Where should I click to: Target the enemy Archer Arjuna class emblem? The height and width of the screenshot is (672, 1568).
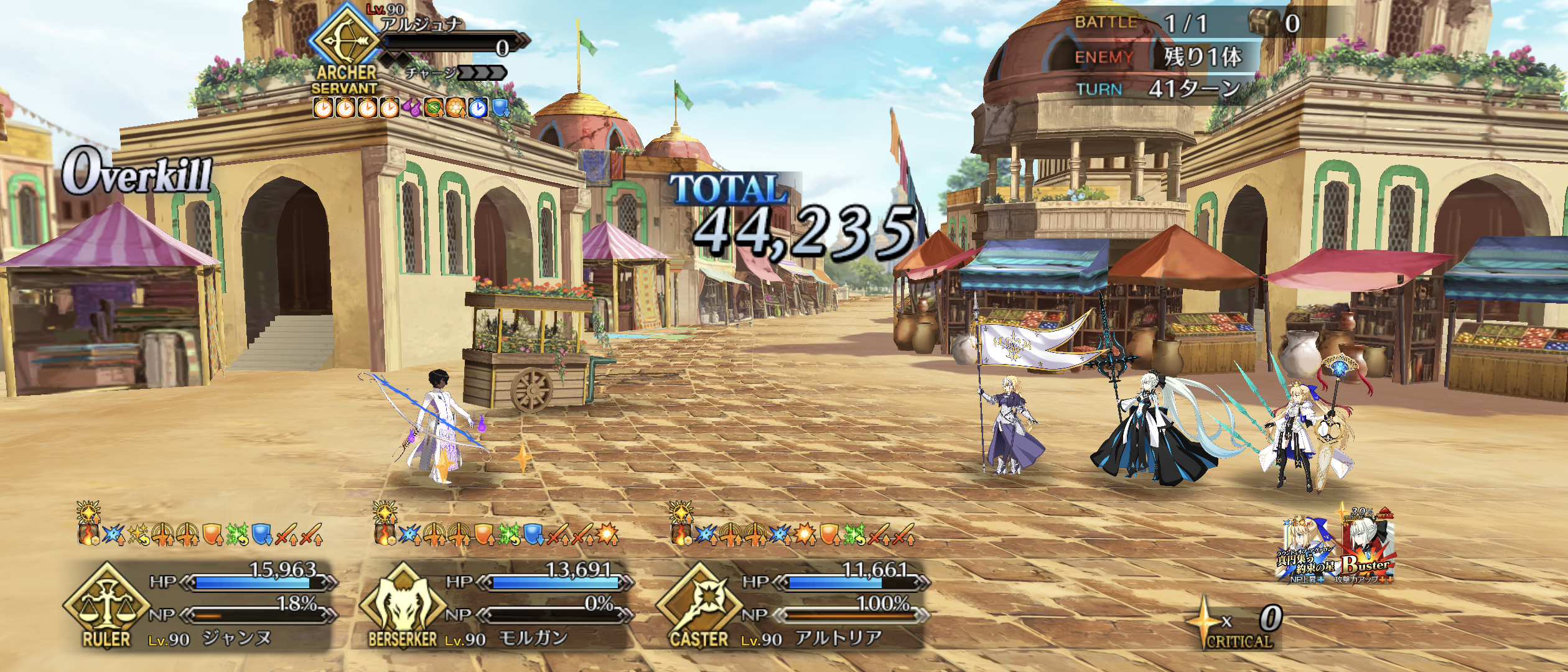[x=345, y=41]
